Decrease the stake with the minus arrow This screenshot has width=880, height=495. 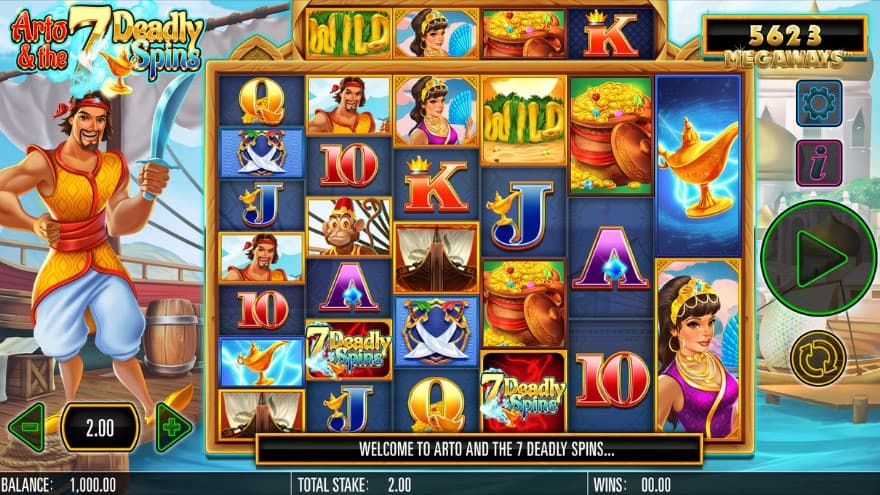pos(26,428)
